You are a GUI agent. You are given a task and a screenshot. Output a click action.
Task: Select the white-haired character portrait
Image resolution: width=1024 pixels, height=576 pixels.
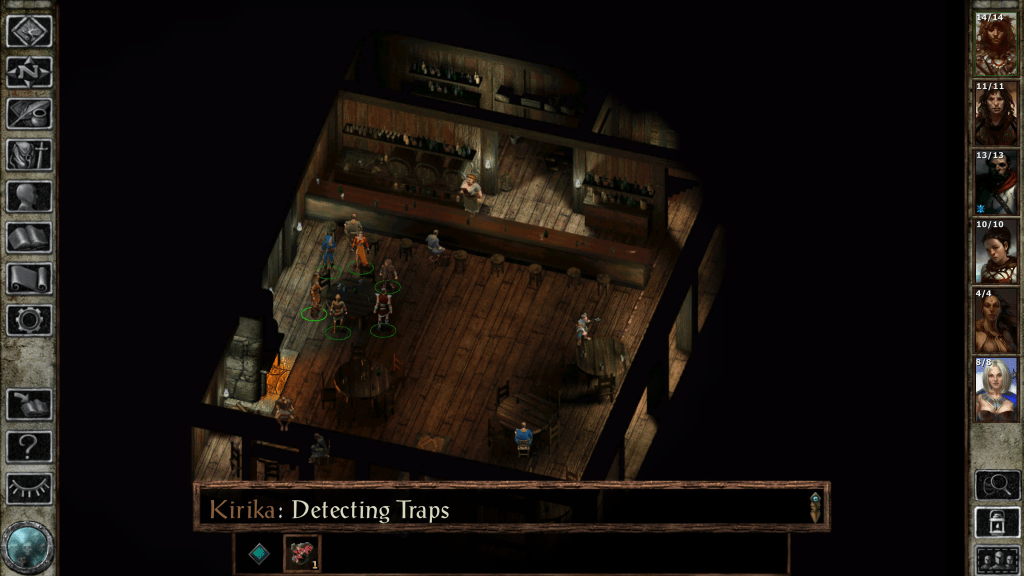point(996,388)
